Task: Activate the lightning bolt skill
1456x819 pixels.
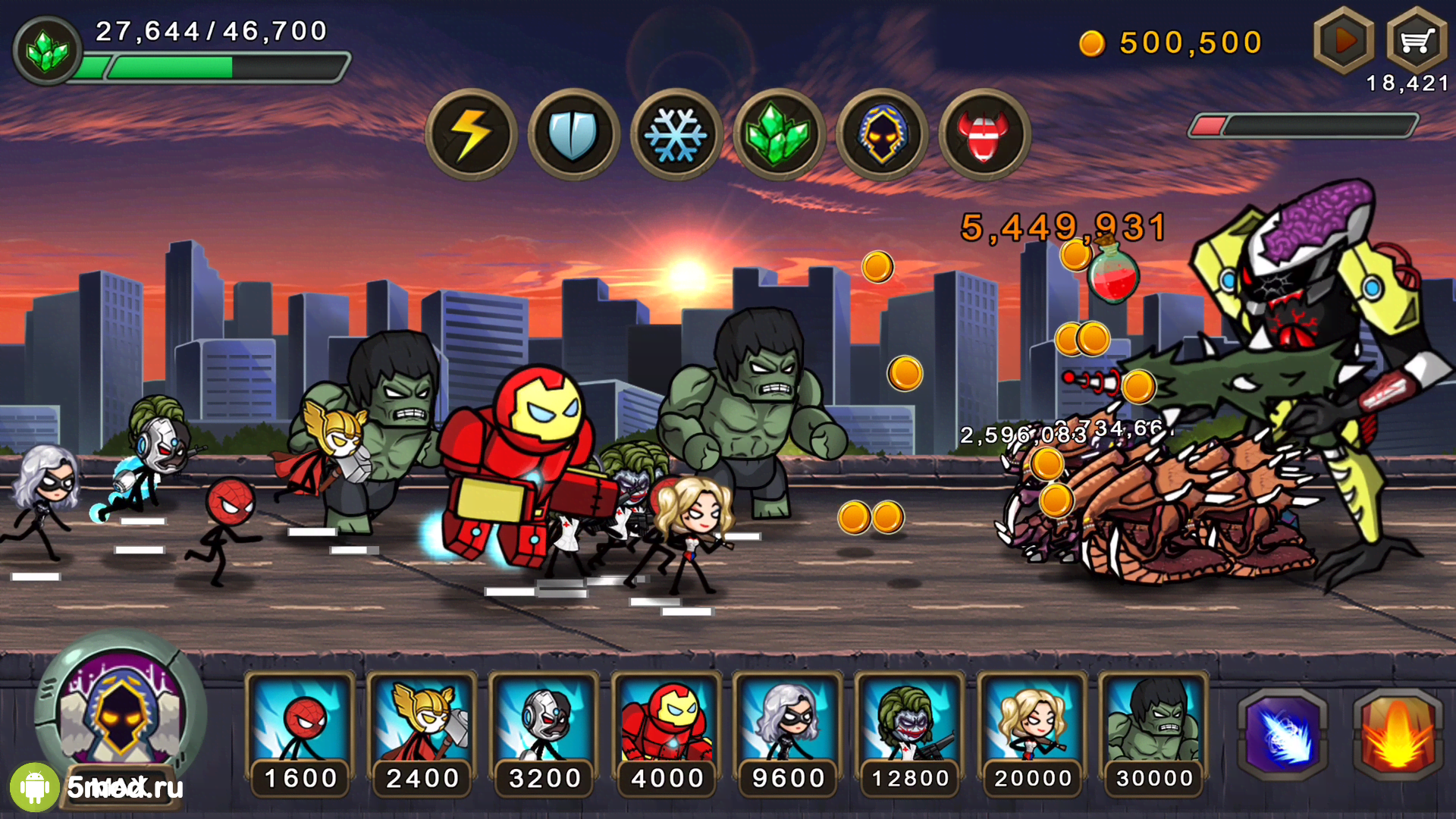Action: tap(471, 135)
